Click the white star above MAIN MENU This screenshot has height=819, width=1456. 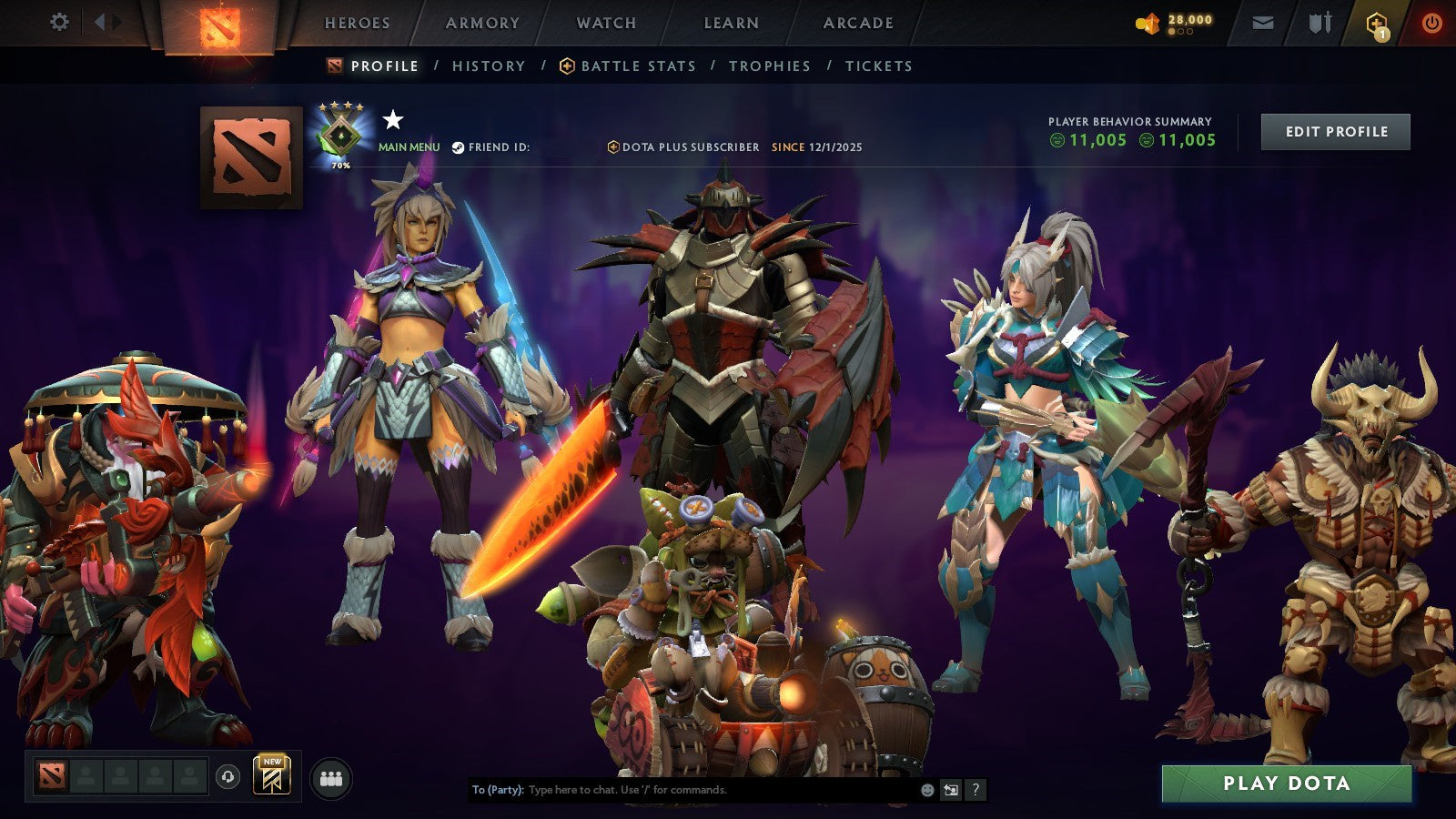(393, 120)
